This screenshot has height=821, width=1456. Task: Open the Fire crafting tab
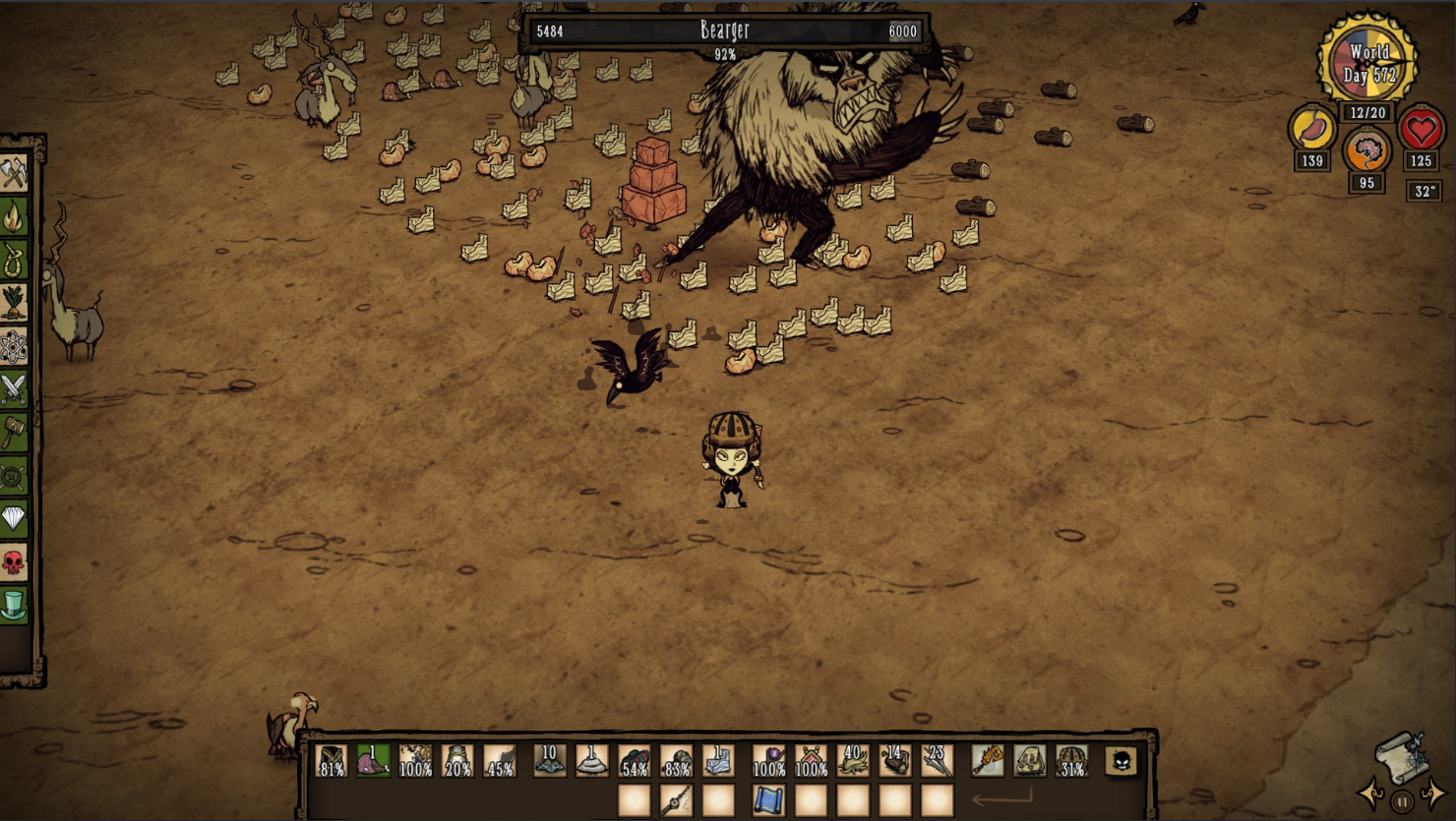pyautogui.click(x=14, y=217)
